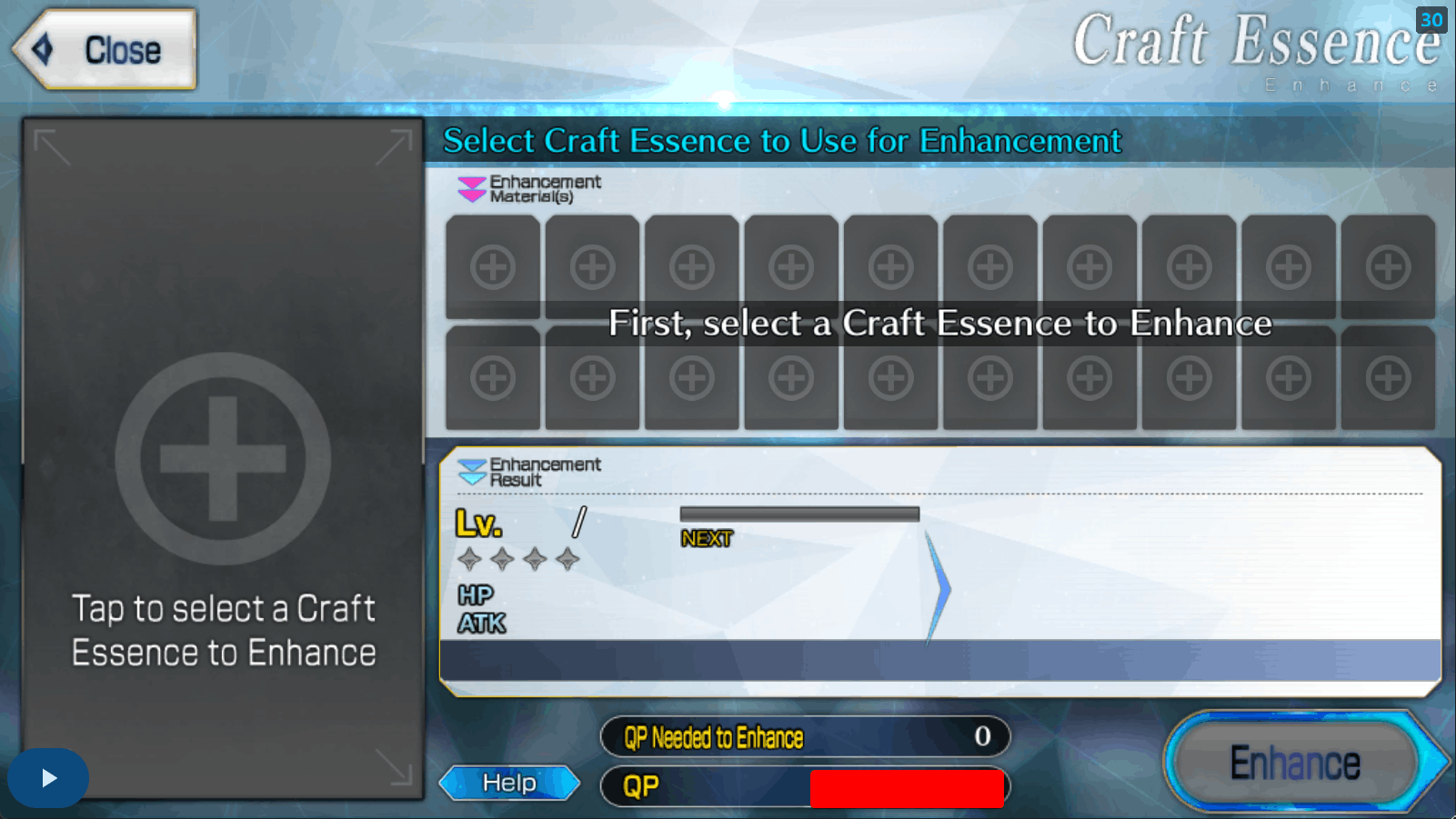Click the NEXT experience progress bar
1456x819 pixels.
click(x=798, y=514)
